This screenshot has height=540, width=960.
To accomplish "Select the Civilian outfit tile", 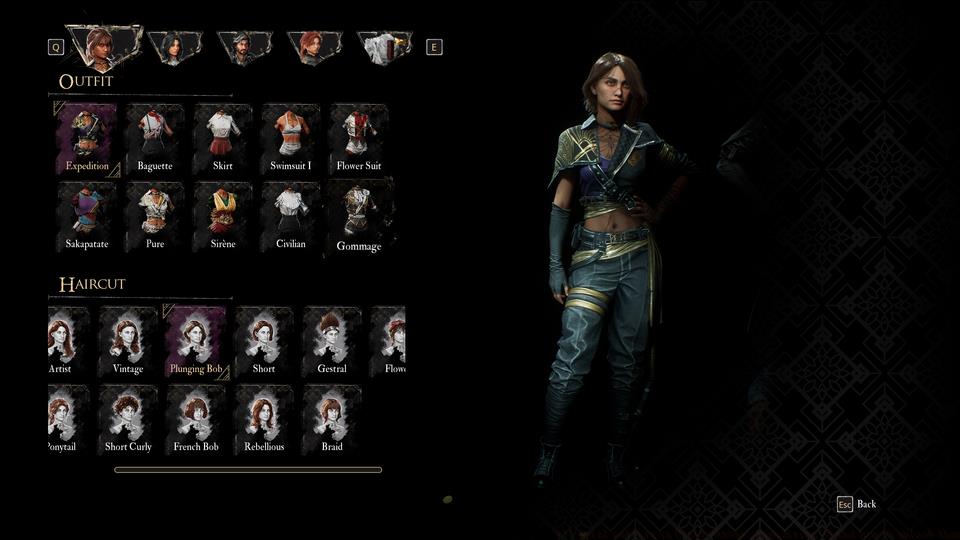I will tap(291, 217).
